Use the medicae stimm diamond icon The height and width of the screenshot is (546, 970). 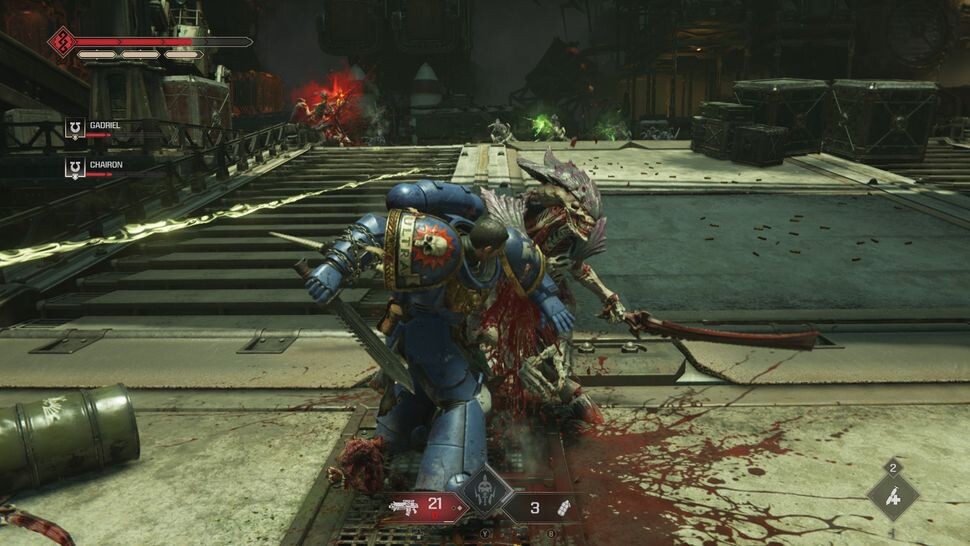click(x=893, y=495)
